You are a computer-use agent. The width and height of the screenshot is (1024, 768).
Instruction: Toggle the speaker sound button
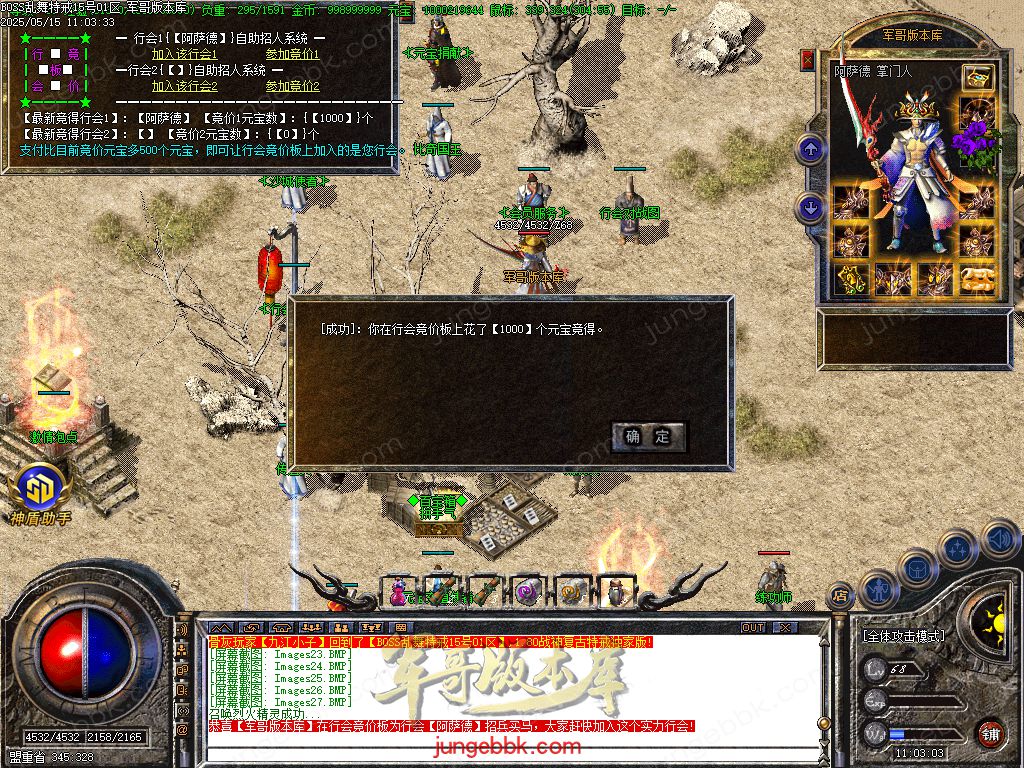tap(1000, 539)
